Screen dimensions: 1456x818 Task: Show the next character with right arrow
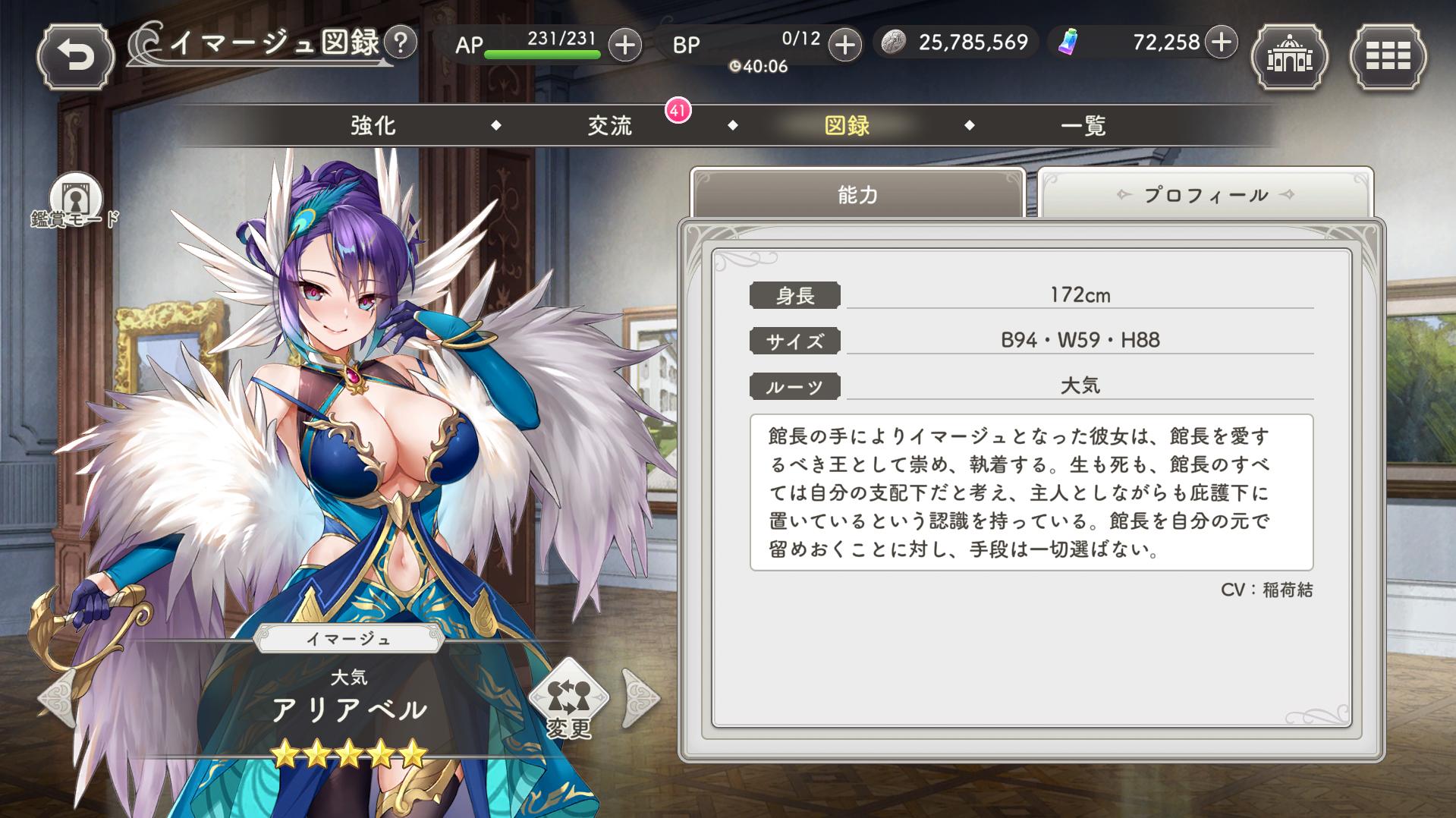[x=640, y=697]
